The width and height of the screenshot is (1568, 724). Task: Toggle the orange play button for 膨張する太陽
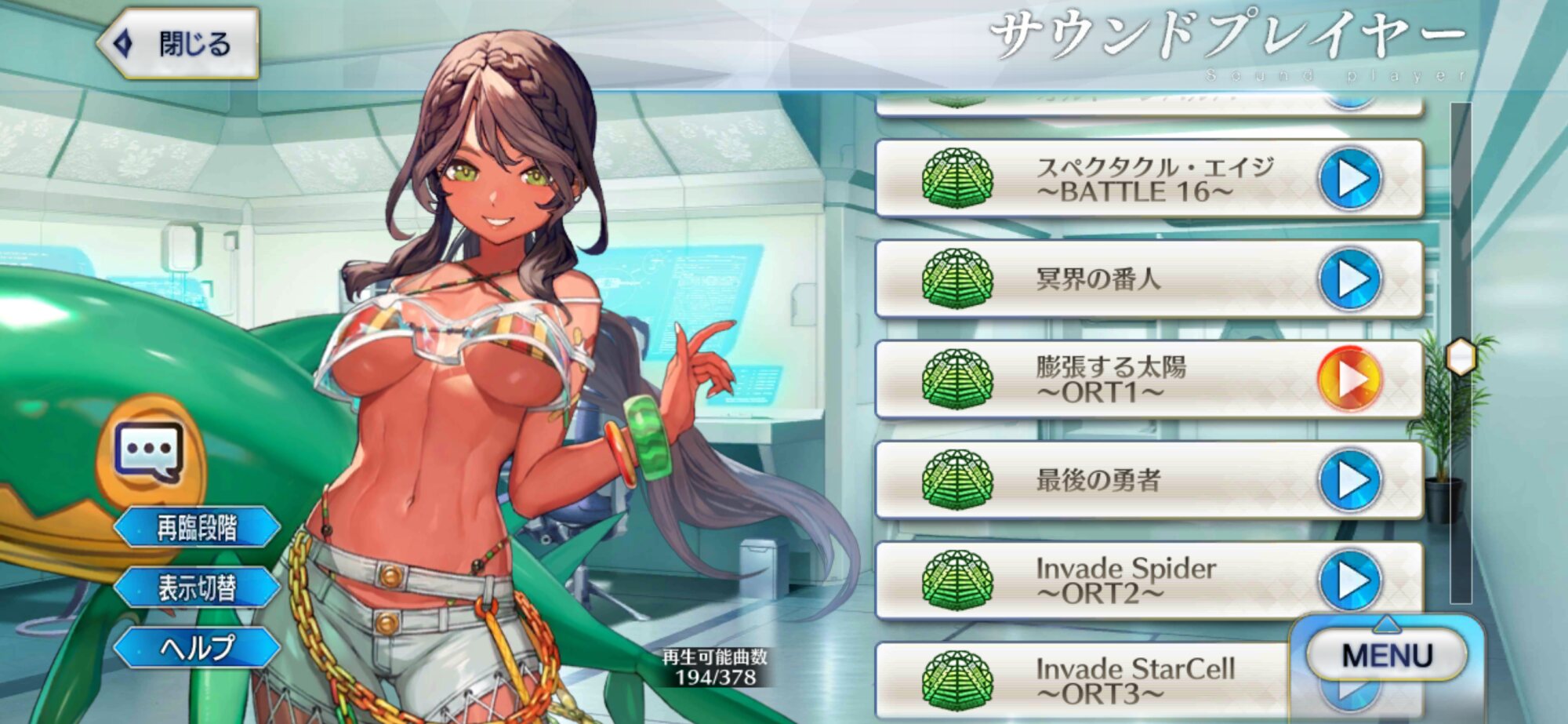tap(1348, 380)
